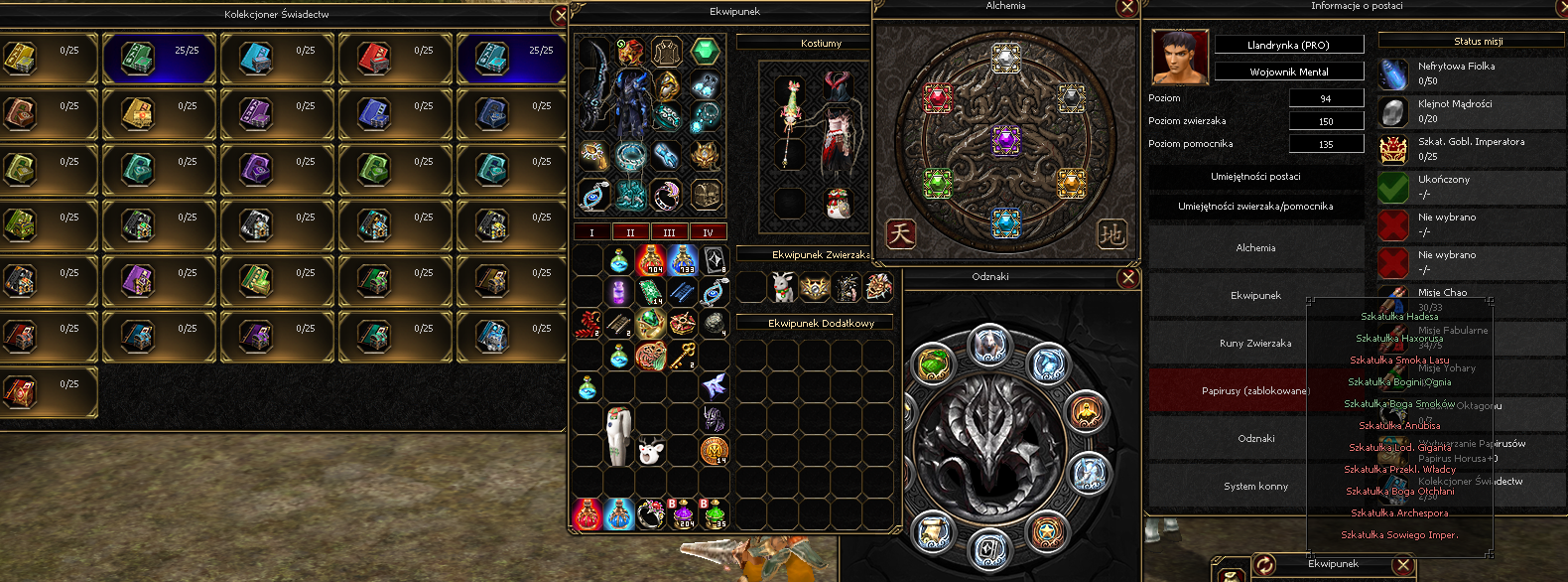
Task: Activate the 地 alchemy button
Action: coord(1111,233)
